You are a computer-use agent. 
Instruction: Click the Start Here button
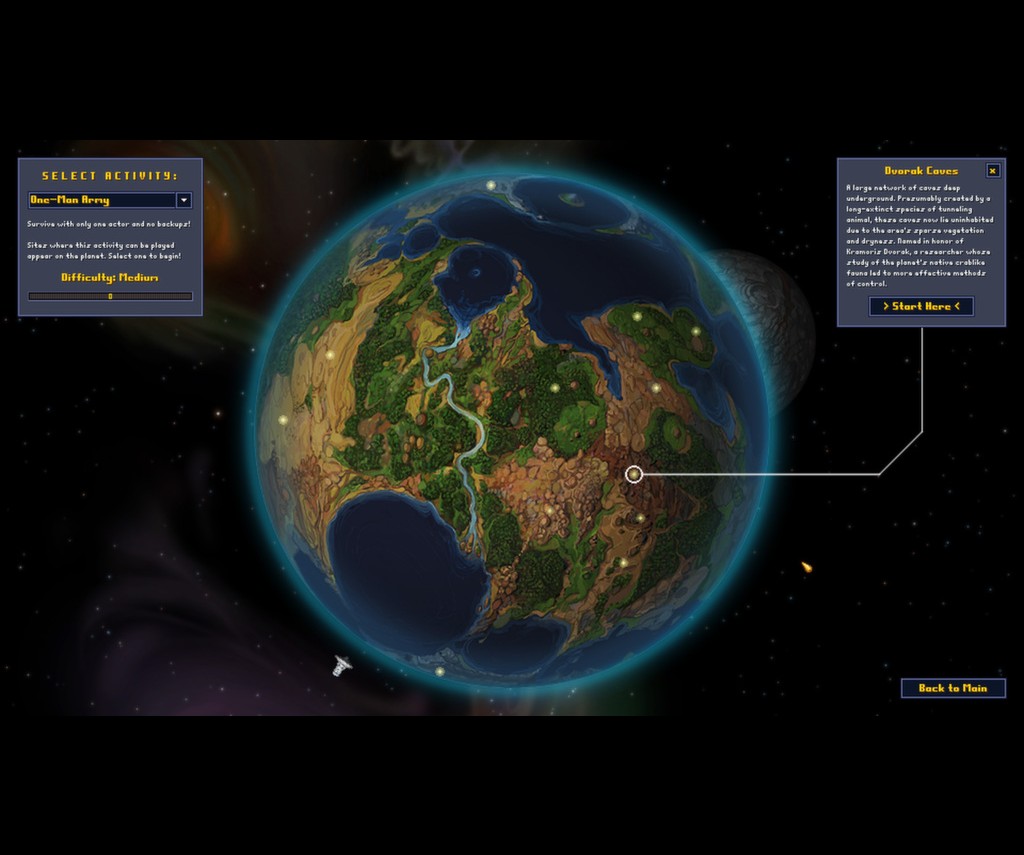(921, 306)
